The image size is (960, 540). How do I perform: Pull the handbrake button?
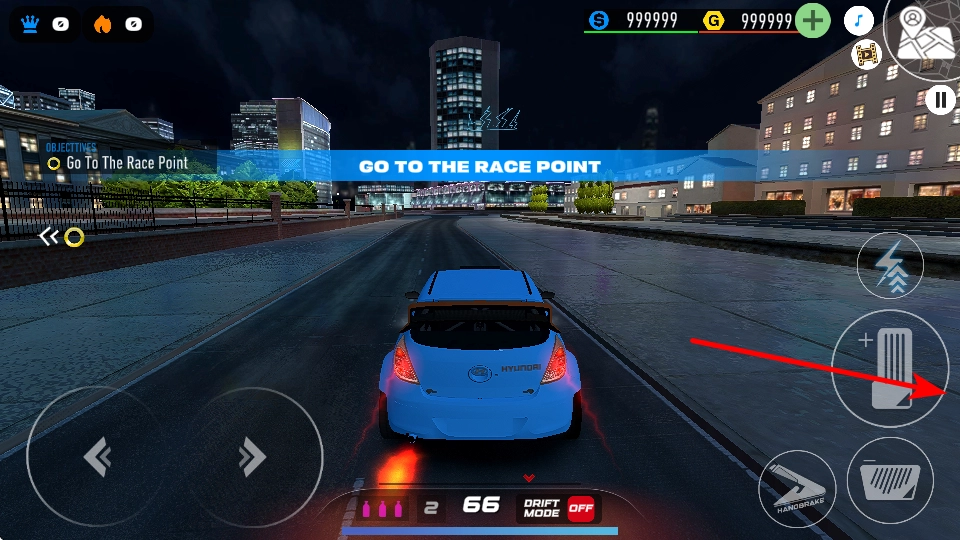click(x=797, y=489)
